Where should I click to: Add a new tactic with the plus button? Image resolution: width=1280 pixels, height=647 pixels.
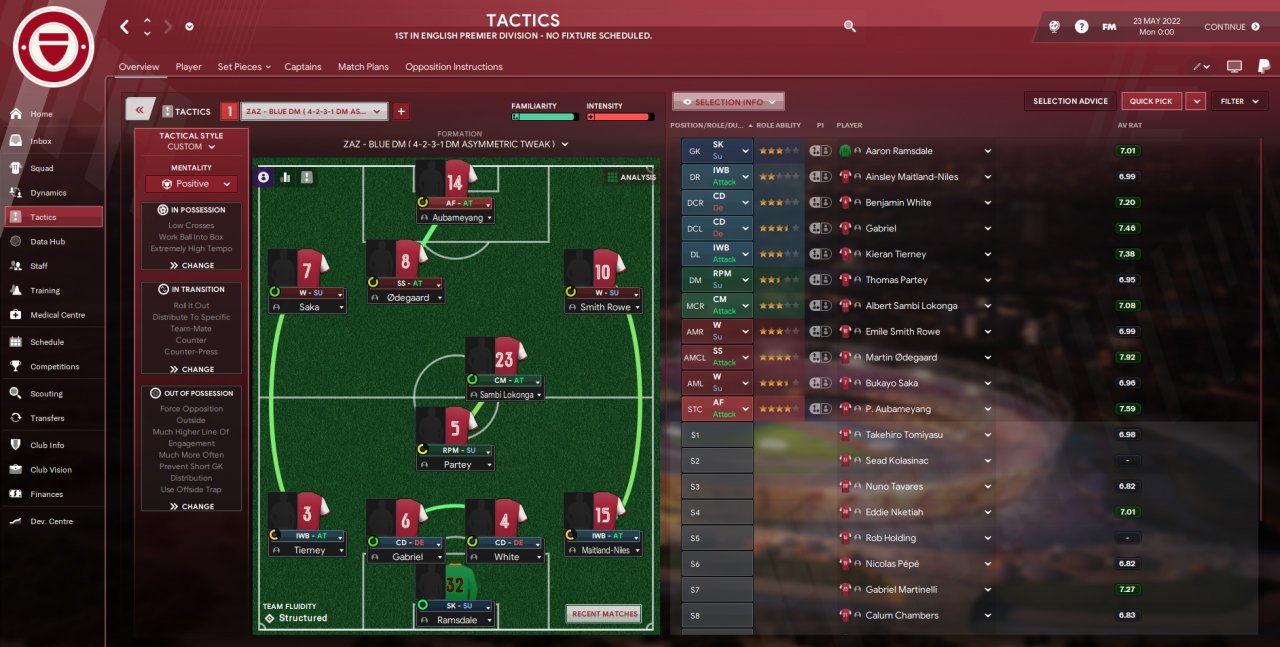coord(401,111)
